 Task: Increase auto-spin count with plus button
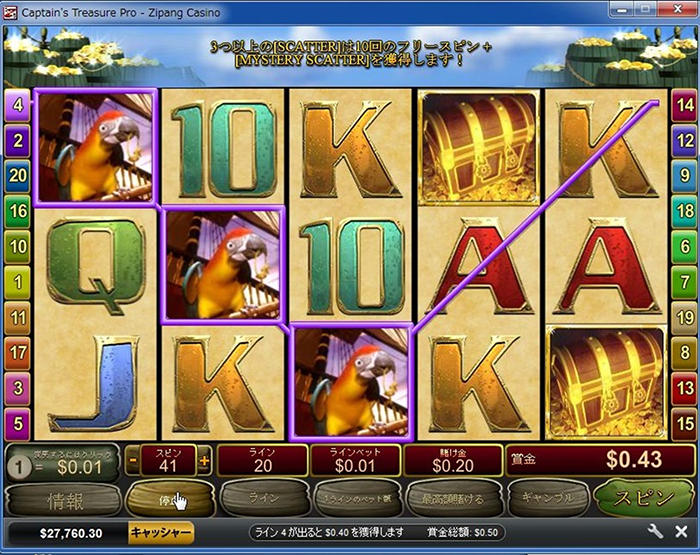tap(205, 462)
